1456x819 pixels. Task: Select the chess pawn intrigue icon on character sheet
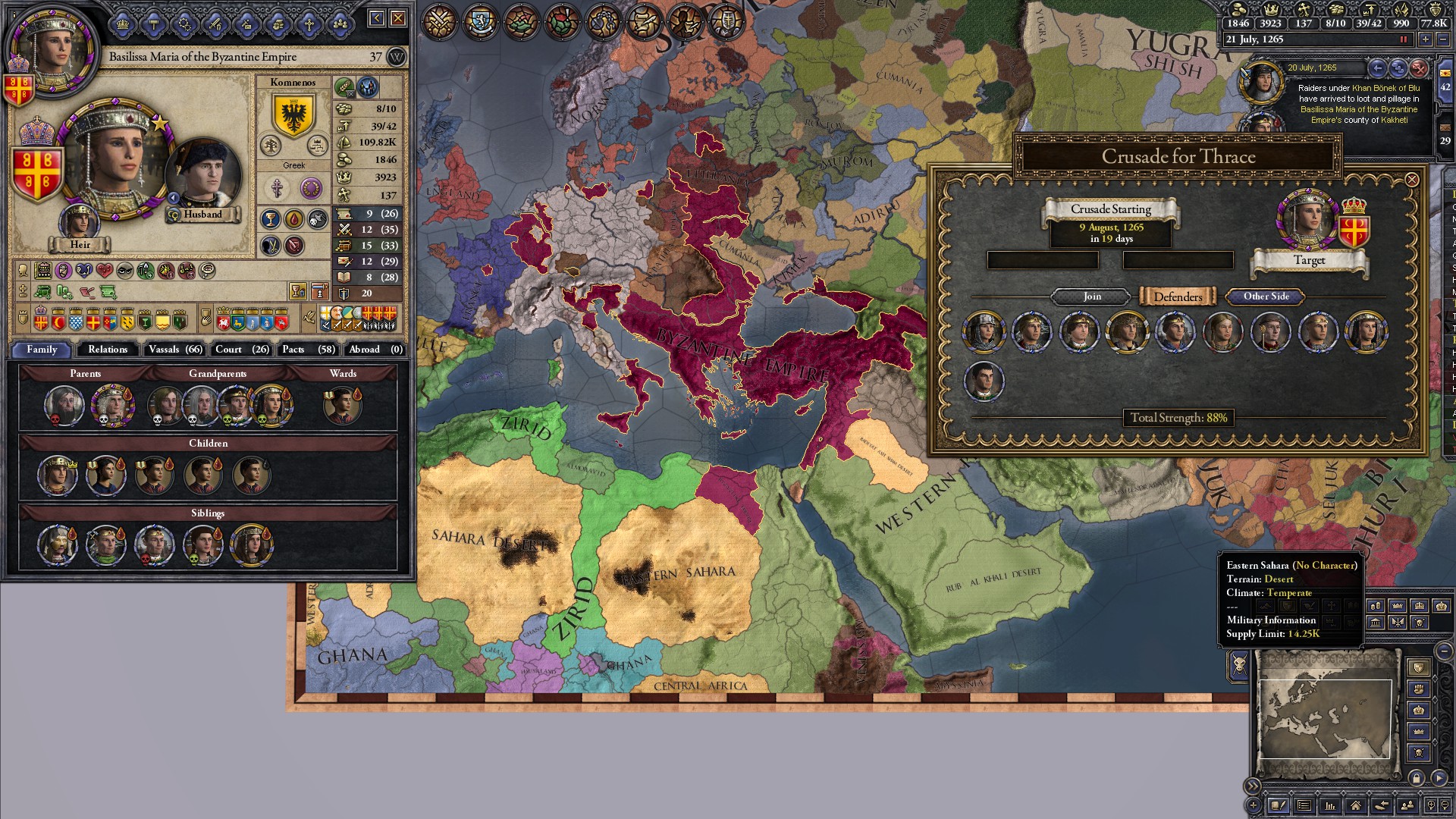[318, 292]
